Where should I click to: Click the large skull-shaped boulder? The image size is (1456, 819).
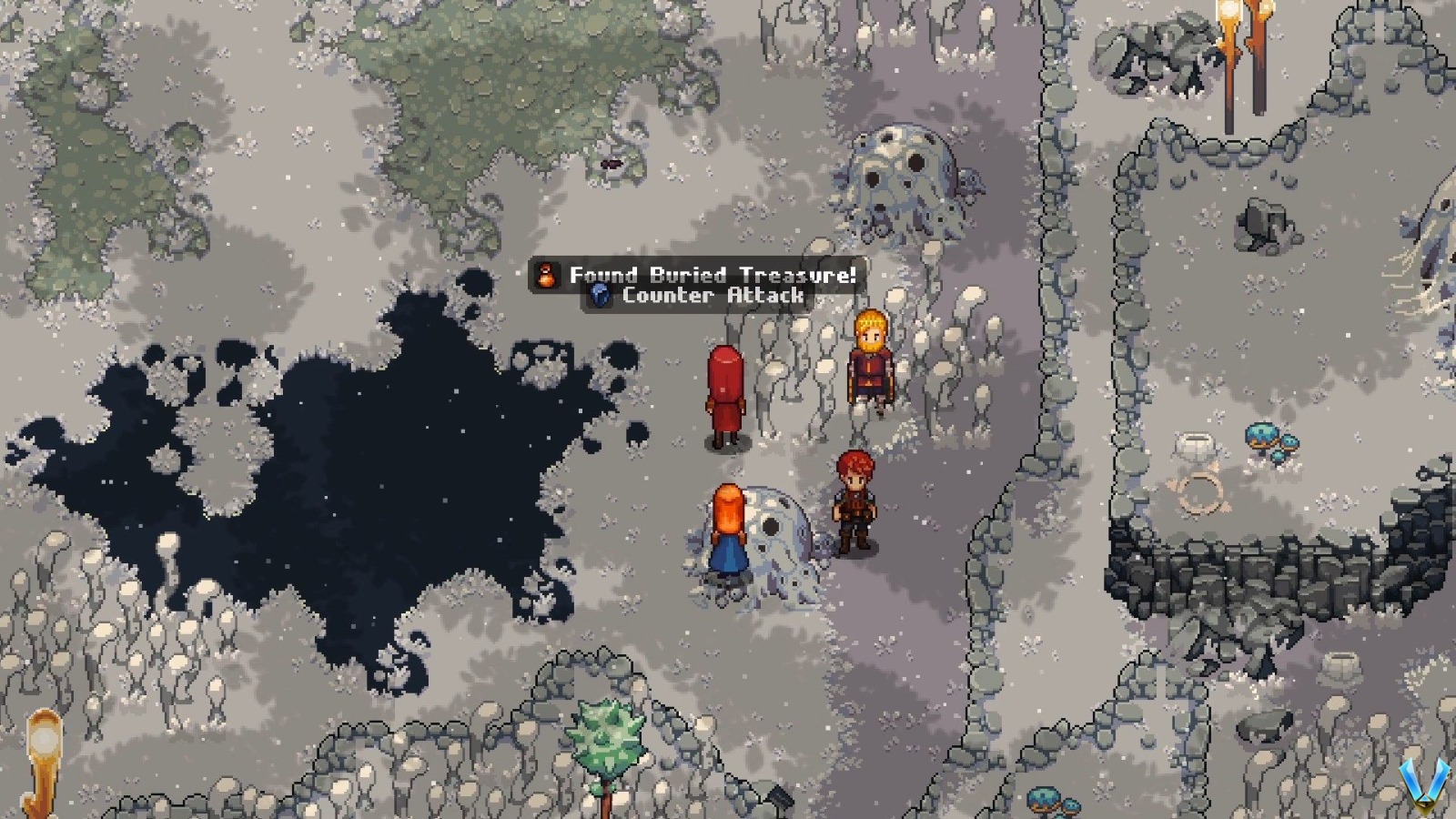tap(901, 177)
